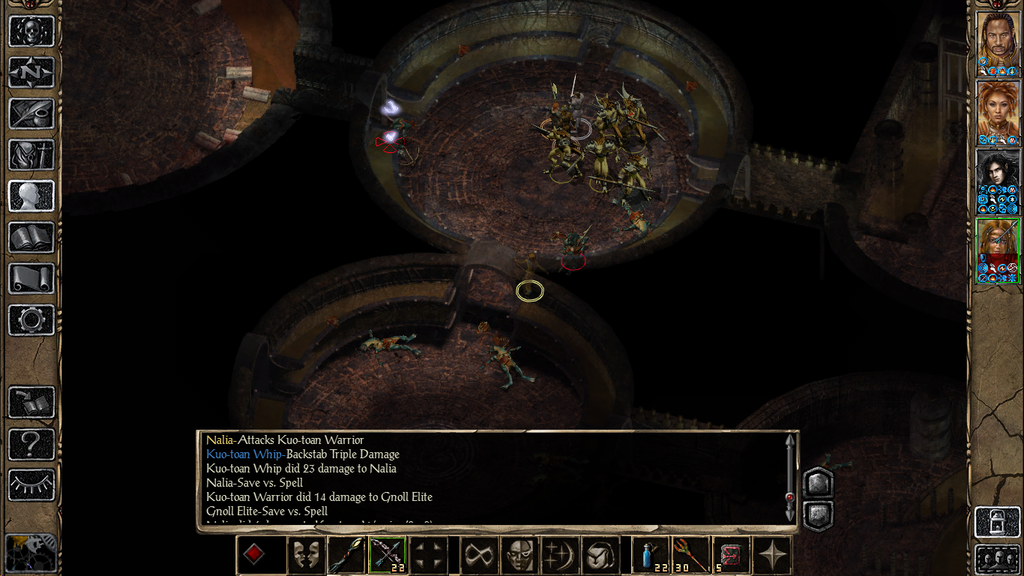Image resolution: width=1024 pixels, height=576 pixels.
Task: Select the arrows weapon slot
Action: 387,555
